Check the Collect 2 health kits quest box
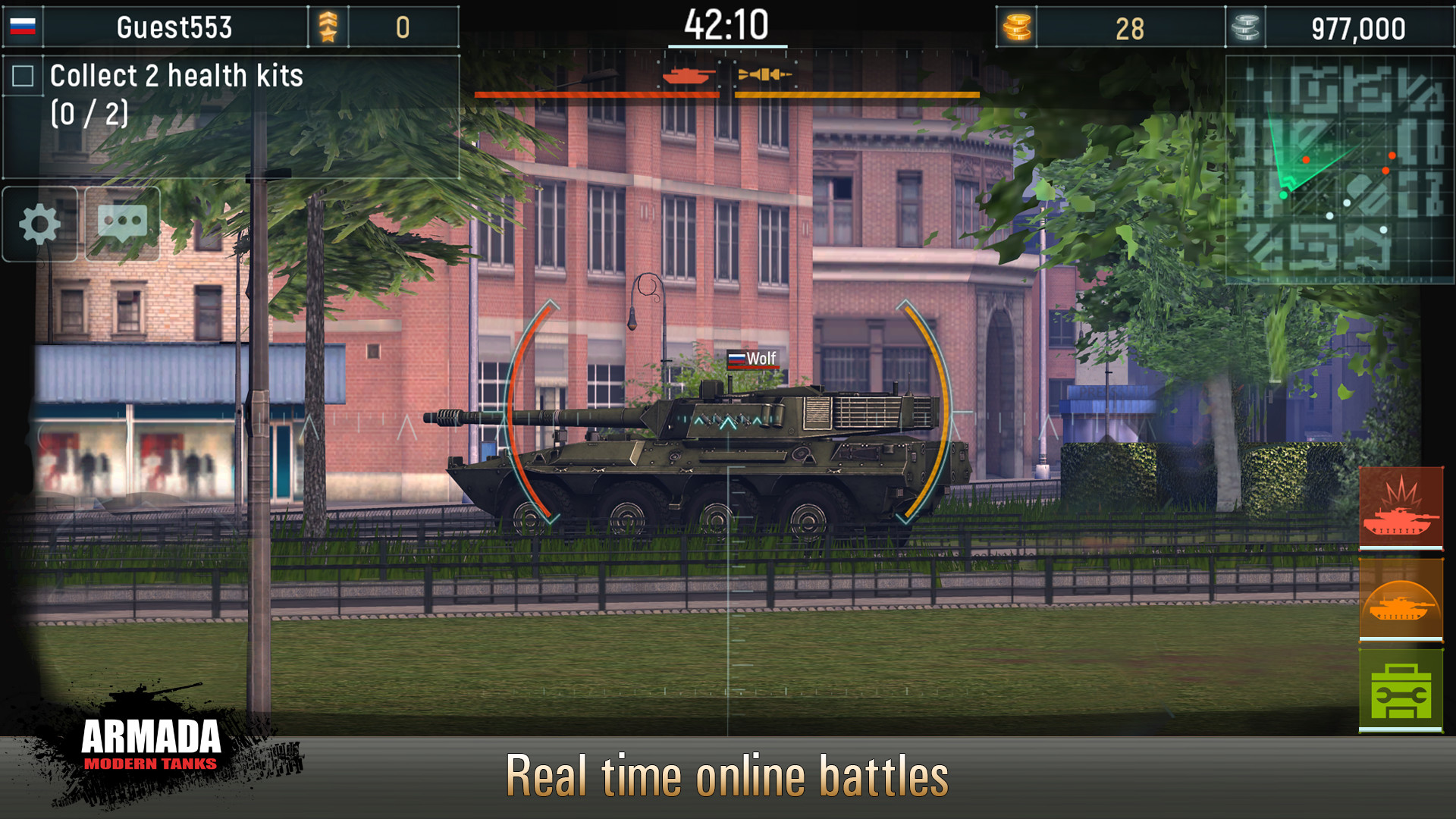1456x819 pixels. pos(24,74)
